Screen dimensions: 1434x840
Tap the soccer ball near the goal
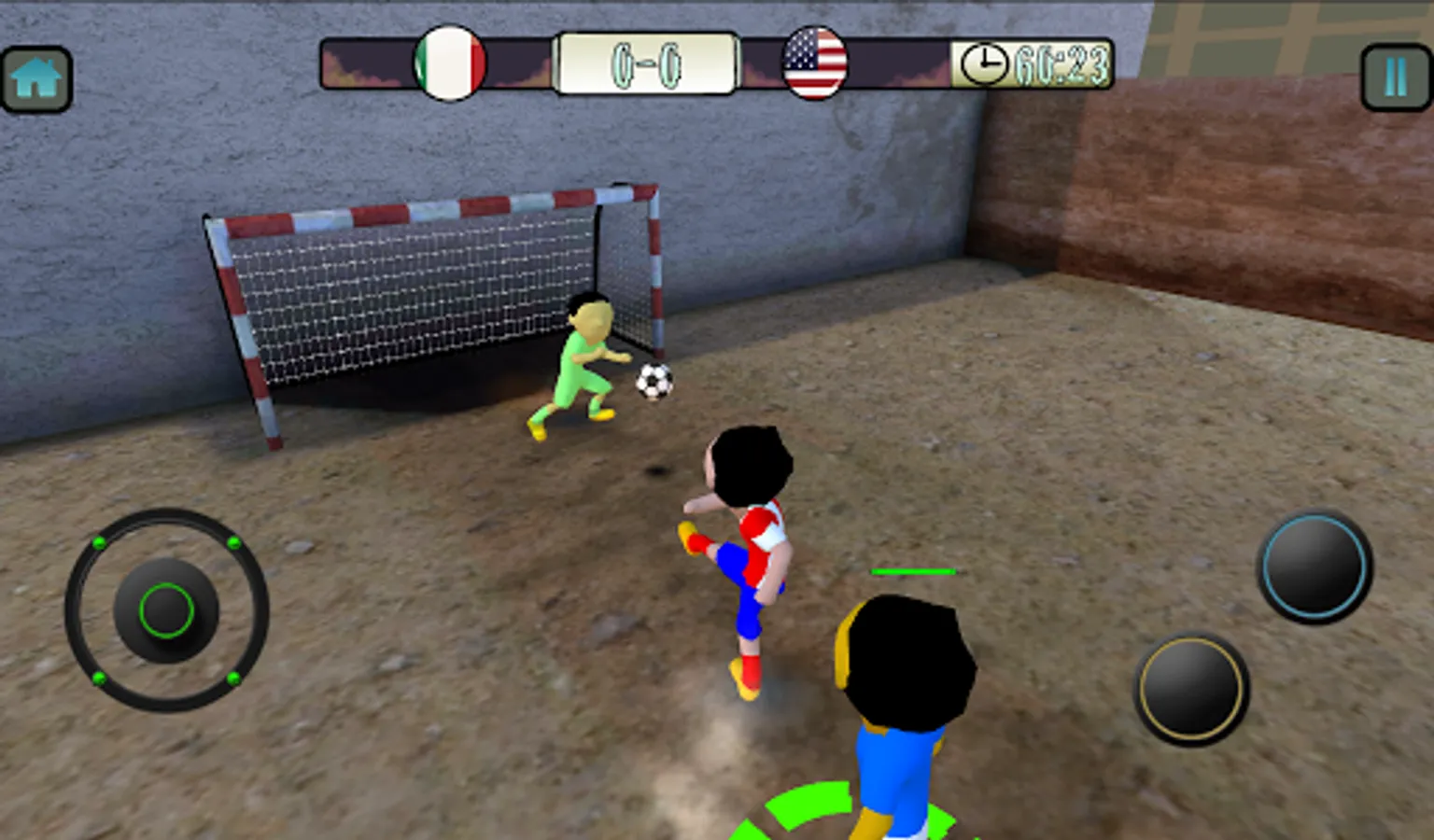654,381
